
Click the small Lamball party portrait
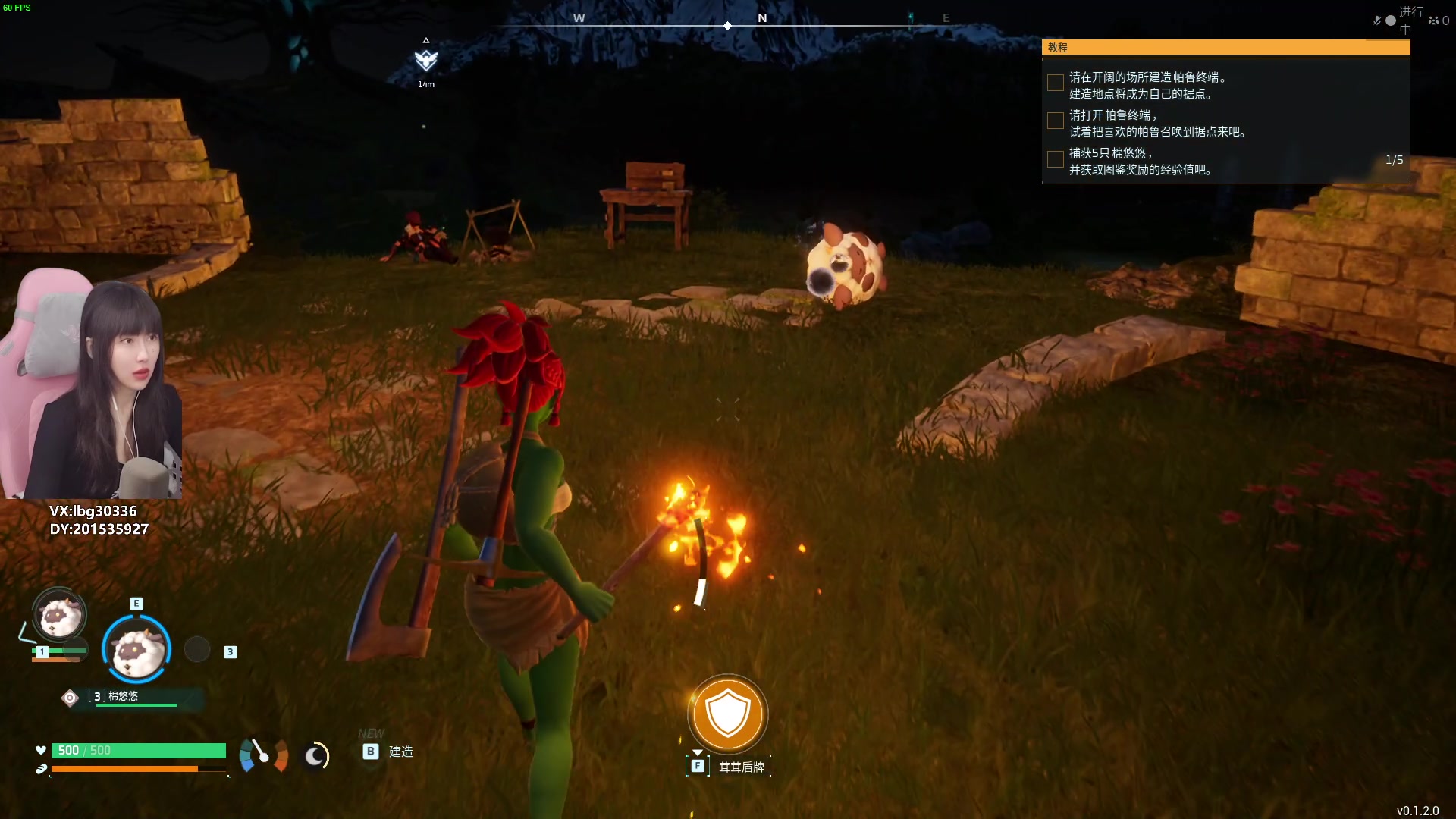click(x=59, y=615)
